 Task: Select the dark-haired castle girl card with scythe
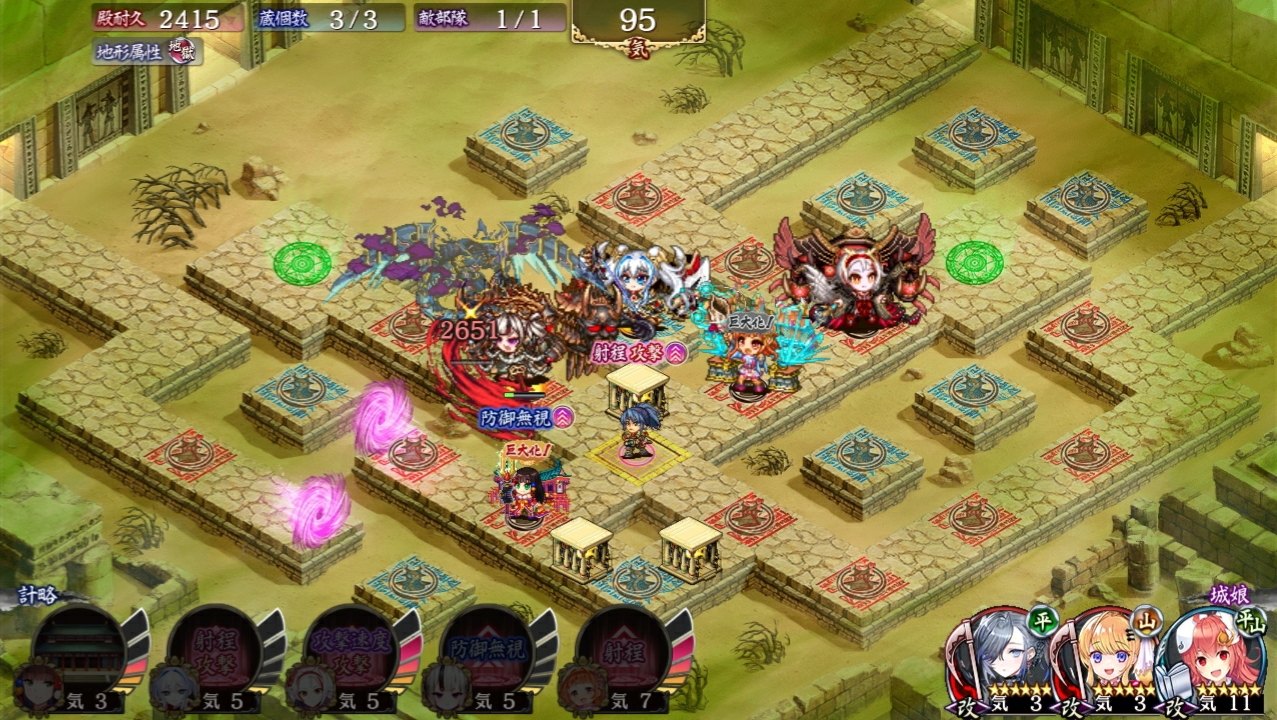(997, 658)
